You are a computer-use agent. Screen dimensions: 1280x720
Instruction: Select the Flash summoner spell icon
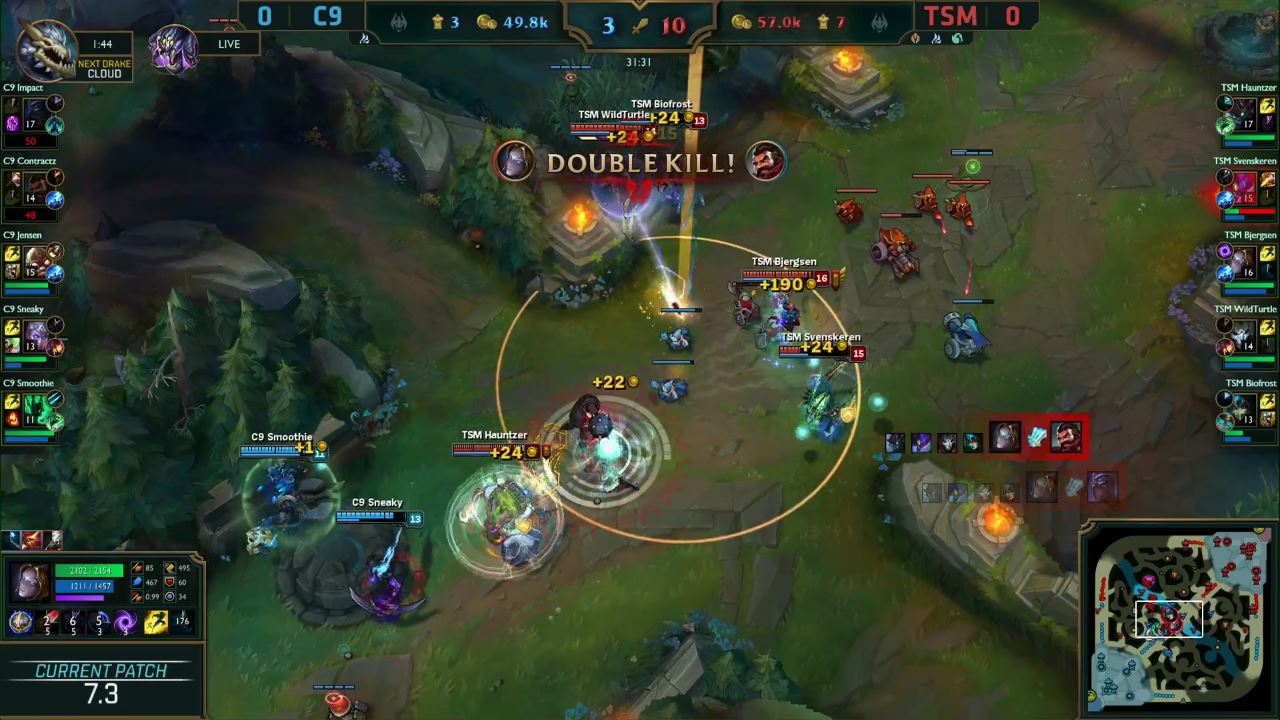tap(156, 622)
